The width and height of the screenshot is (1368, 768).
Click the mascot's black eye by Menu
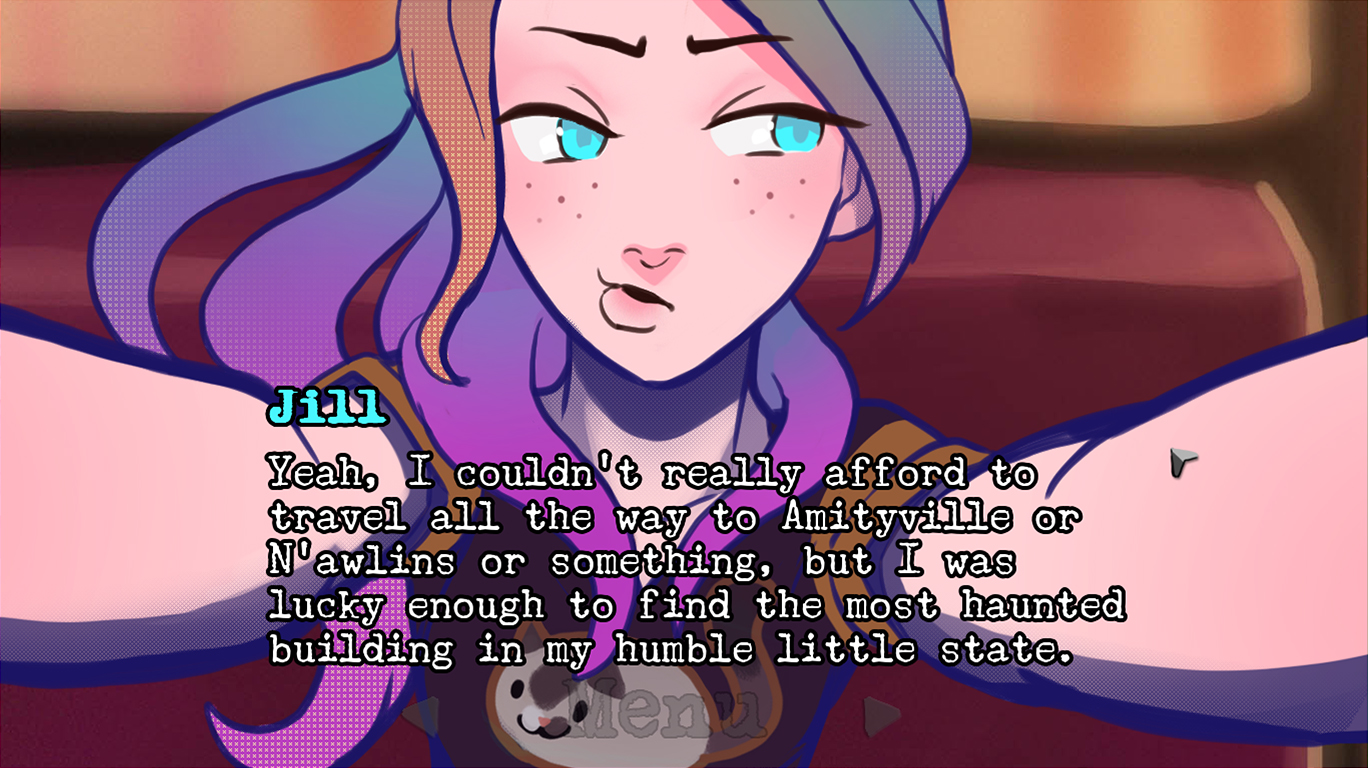(516, 690)
